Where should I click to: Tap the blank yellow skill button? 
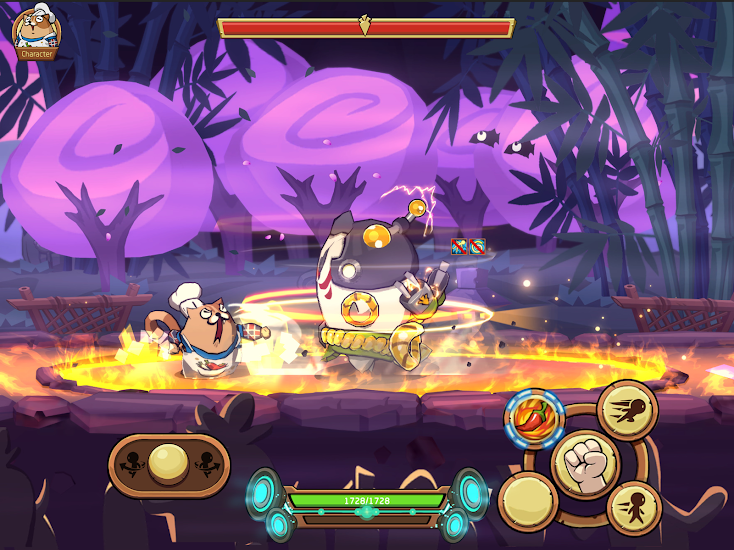[527, 501]
